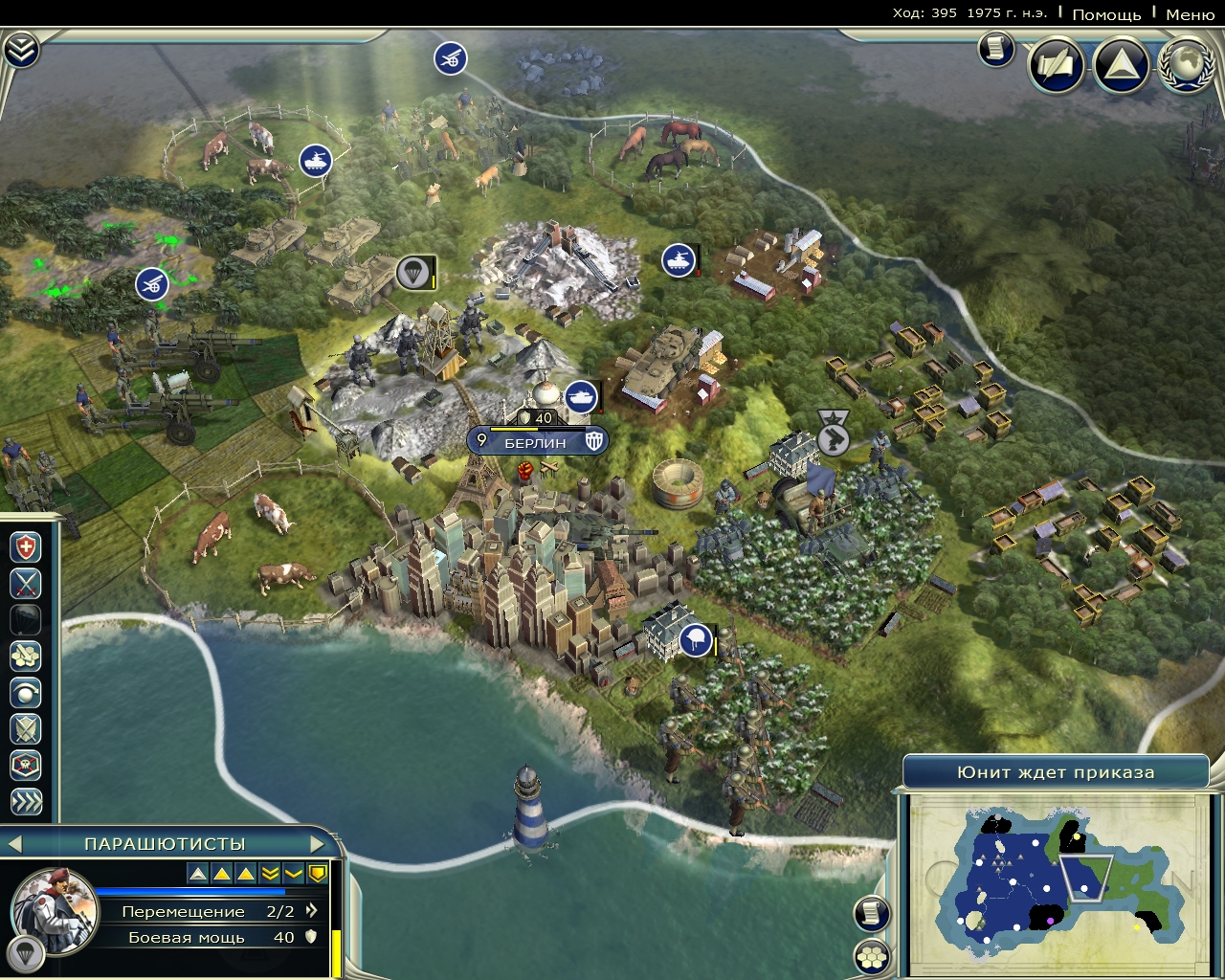Activate the heal red-cross shield action

(x=26, y=547)
